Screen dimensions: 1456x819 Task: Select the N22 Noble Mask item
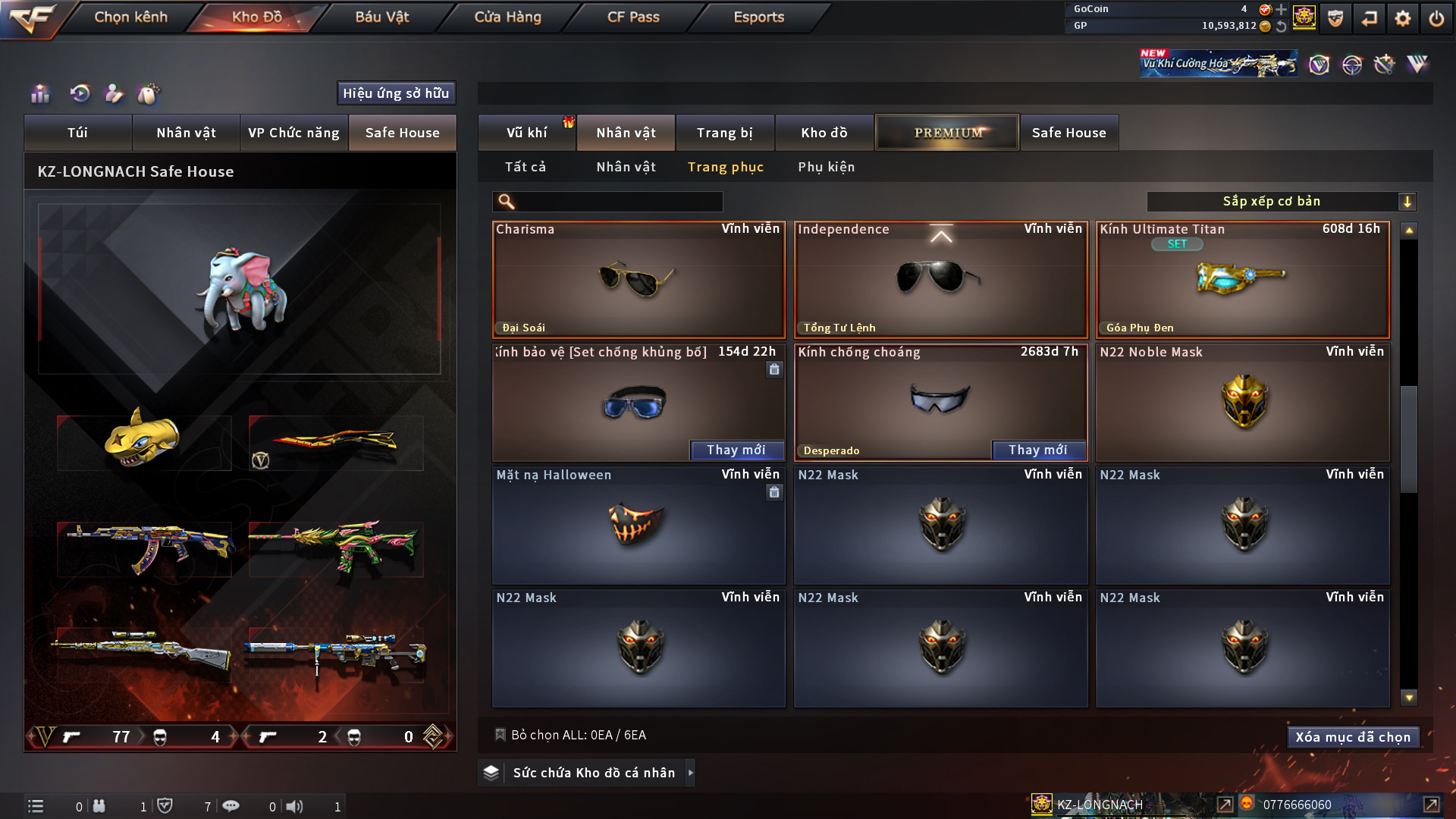pyautogui.click(x=1242, y=402)
